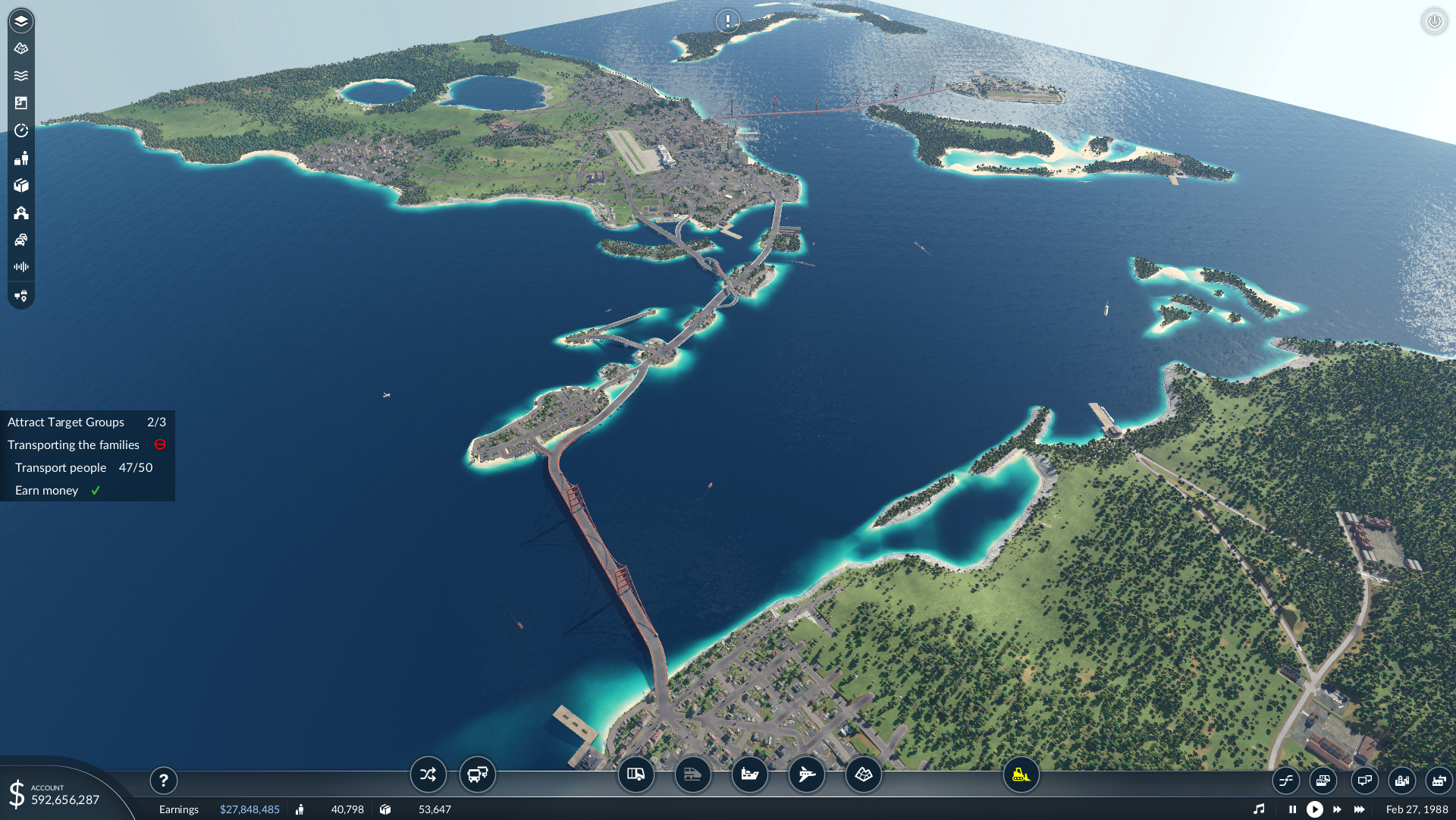Open the water construction ship menu
The image size is (1456, 820).
[x=750, y=774]
